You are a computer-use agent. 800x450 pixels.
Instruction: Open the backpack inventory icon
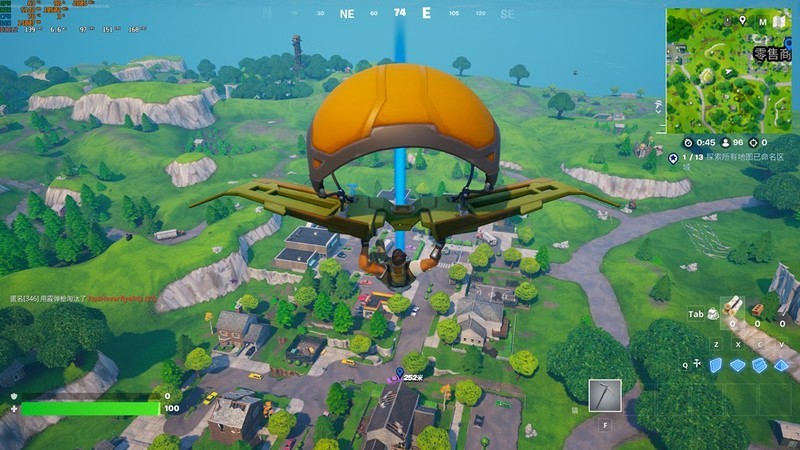tap(712, 314)
